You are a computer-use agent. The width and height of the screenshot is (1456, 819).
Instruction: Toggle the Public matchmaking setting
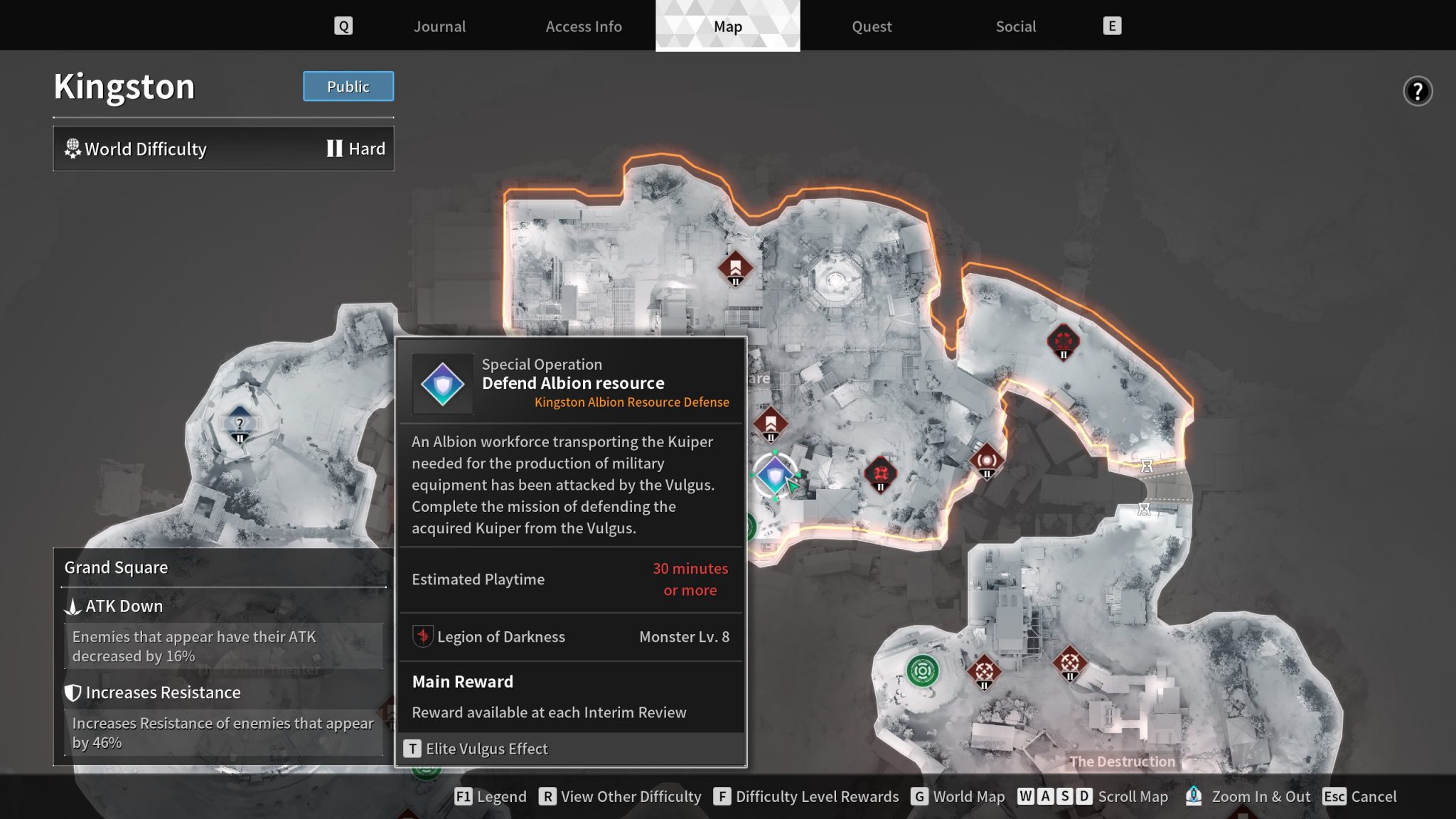(348, 86)
